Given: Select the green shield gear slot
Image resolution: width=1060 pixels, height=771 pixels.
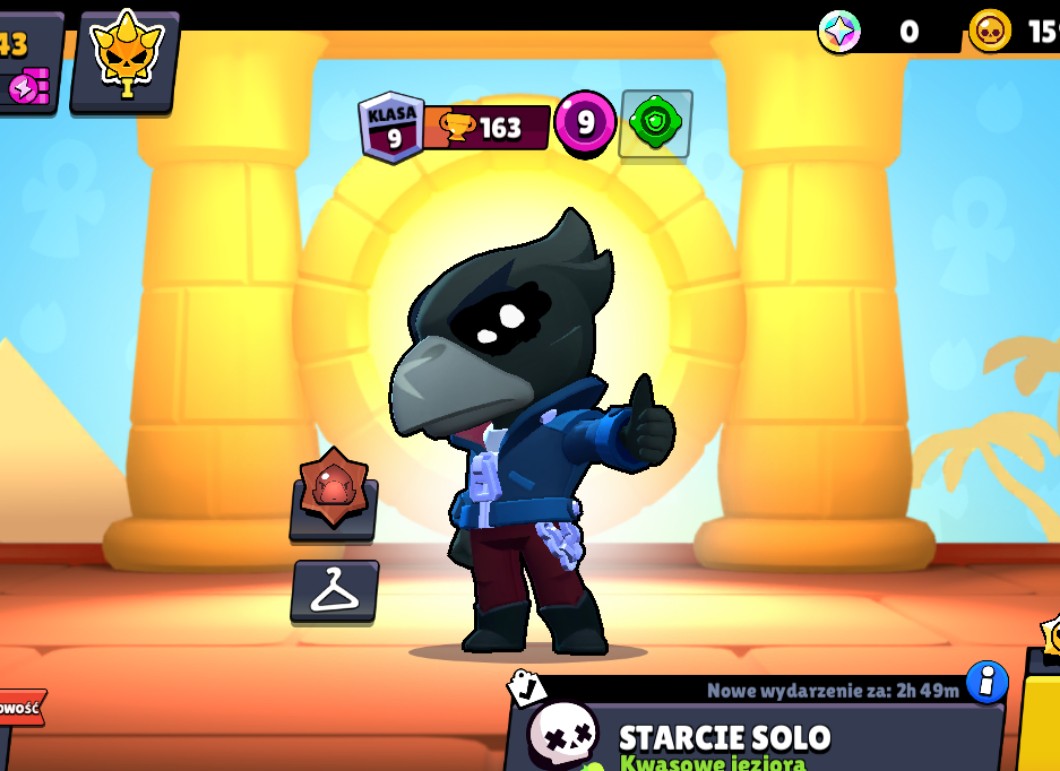Looking at the screenshot, I should point(656,124).
